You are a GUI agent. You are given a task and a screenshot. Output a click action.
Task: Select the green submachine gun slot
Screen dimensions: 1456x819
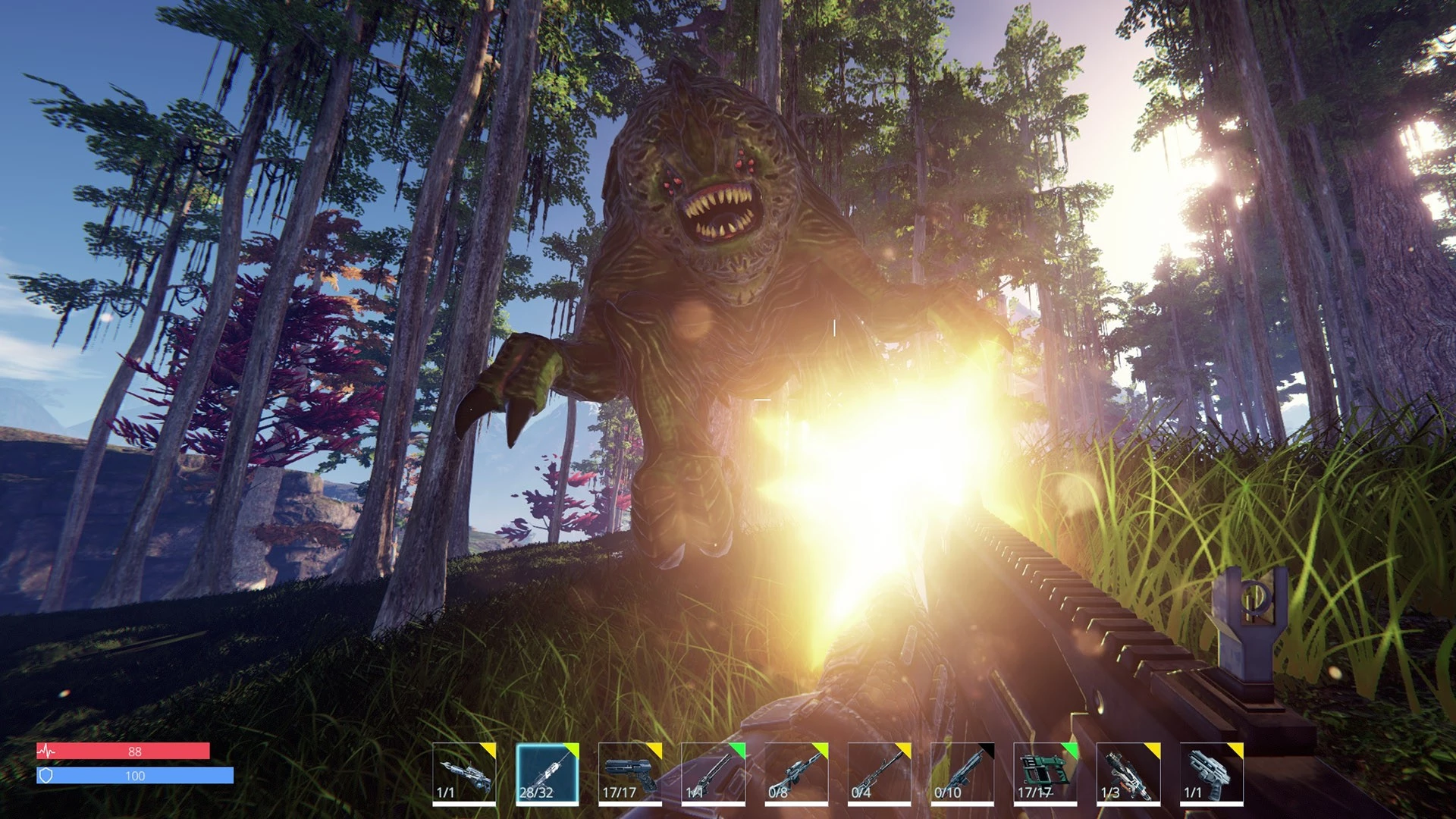(x=1045, y=773)
